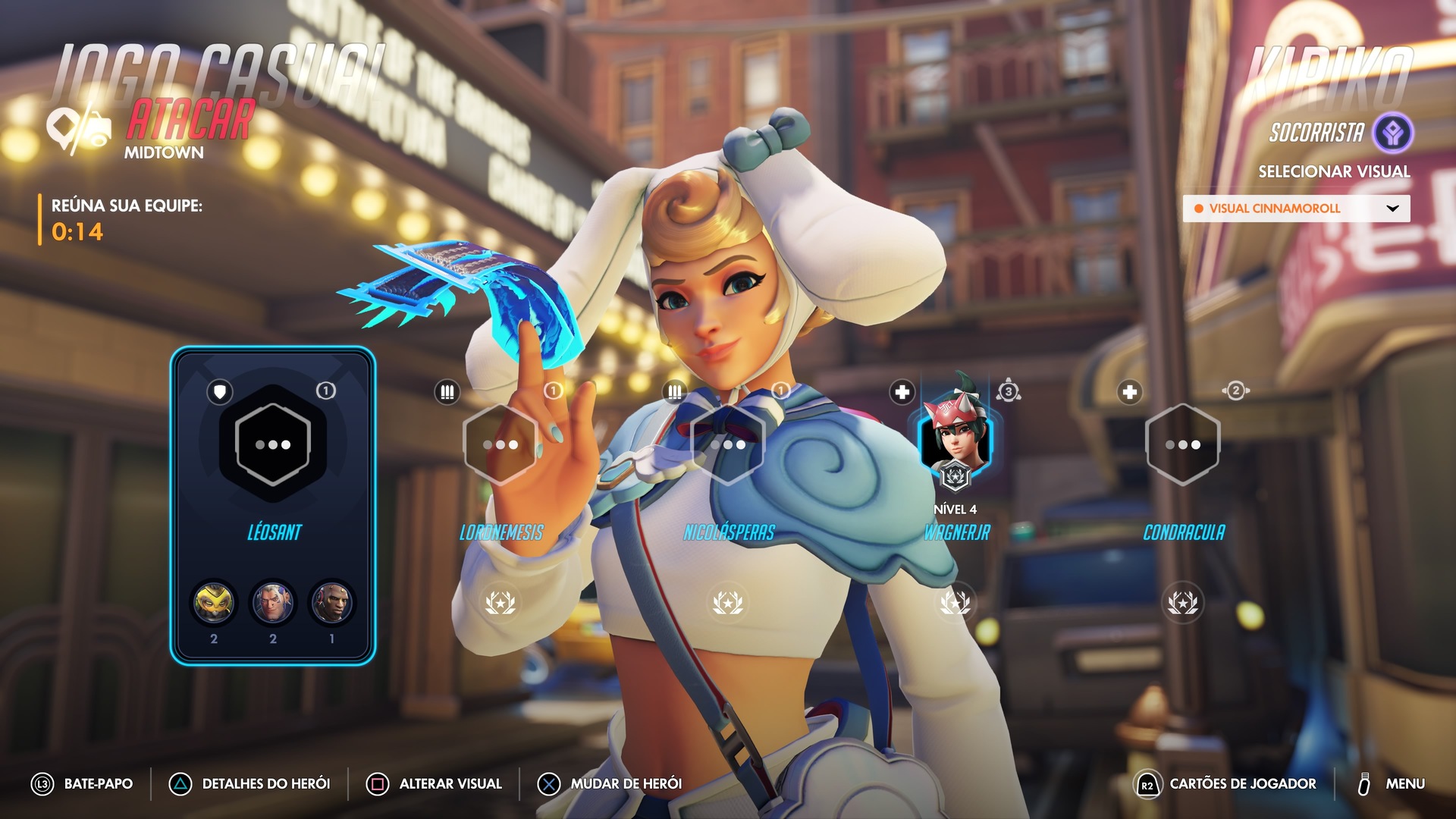Open Bate-Papo chat
1456x819 pixels.
coord(83,784)
